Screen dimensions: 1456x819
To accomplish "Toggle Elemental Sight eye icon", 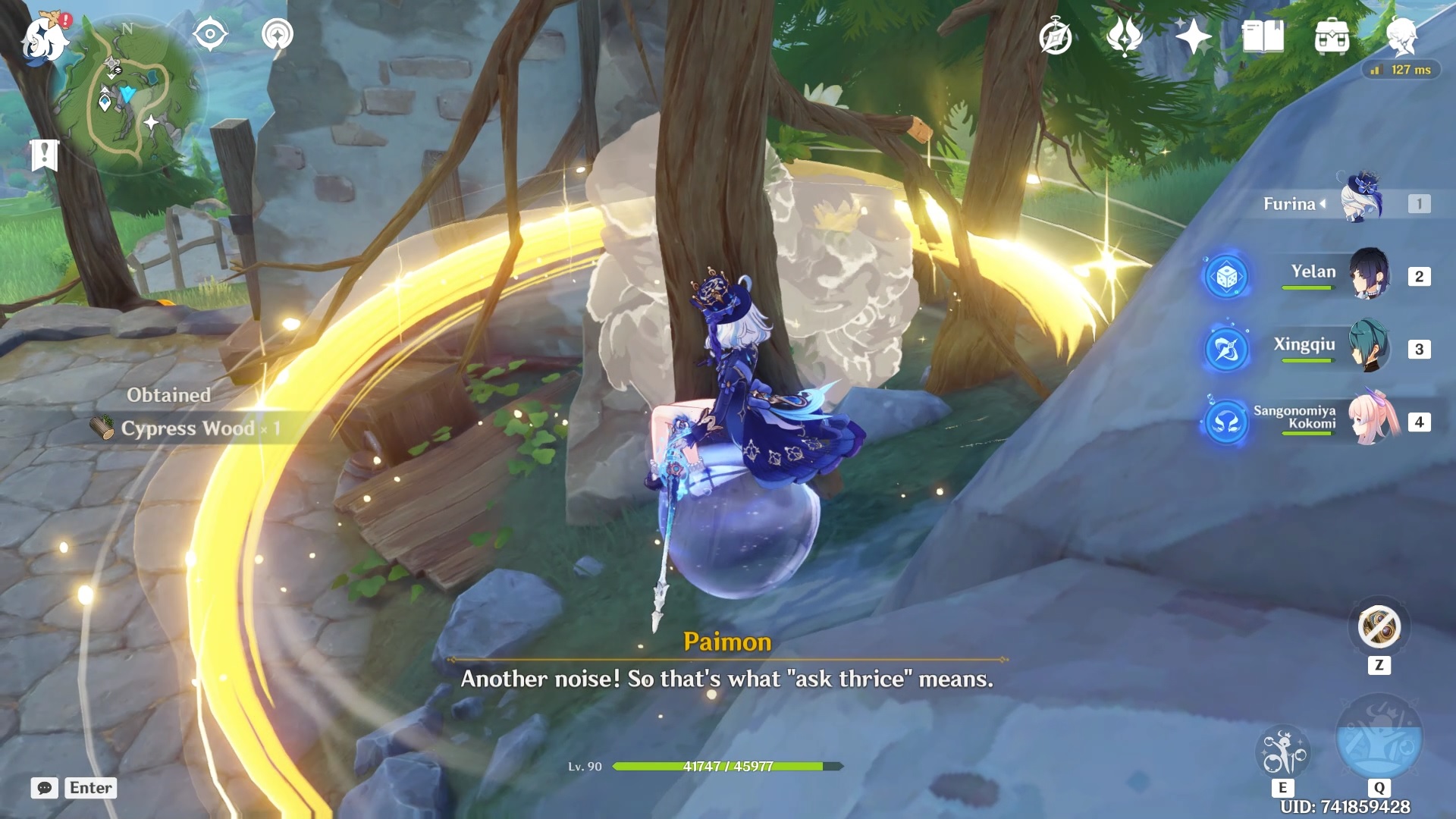I will click(x=210, y=34).
